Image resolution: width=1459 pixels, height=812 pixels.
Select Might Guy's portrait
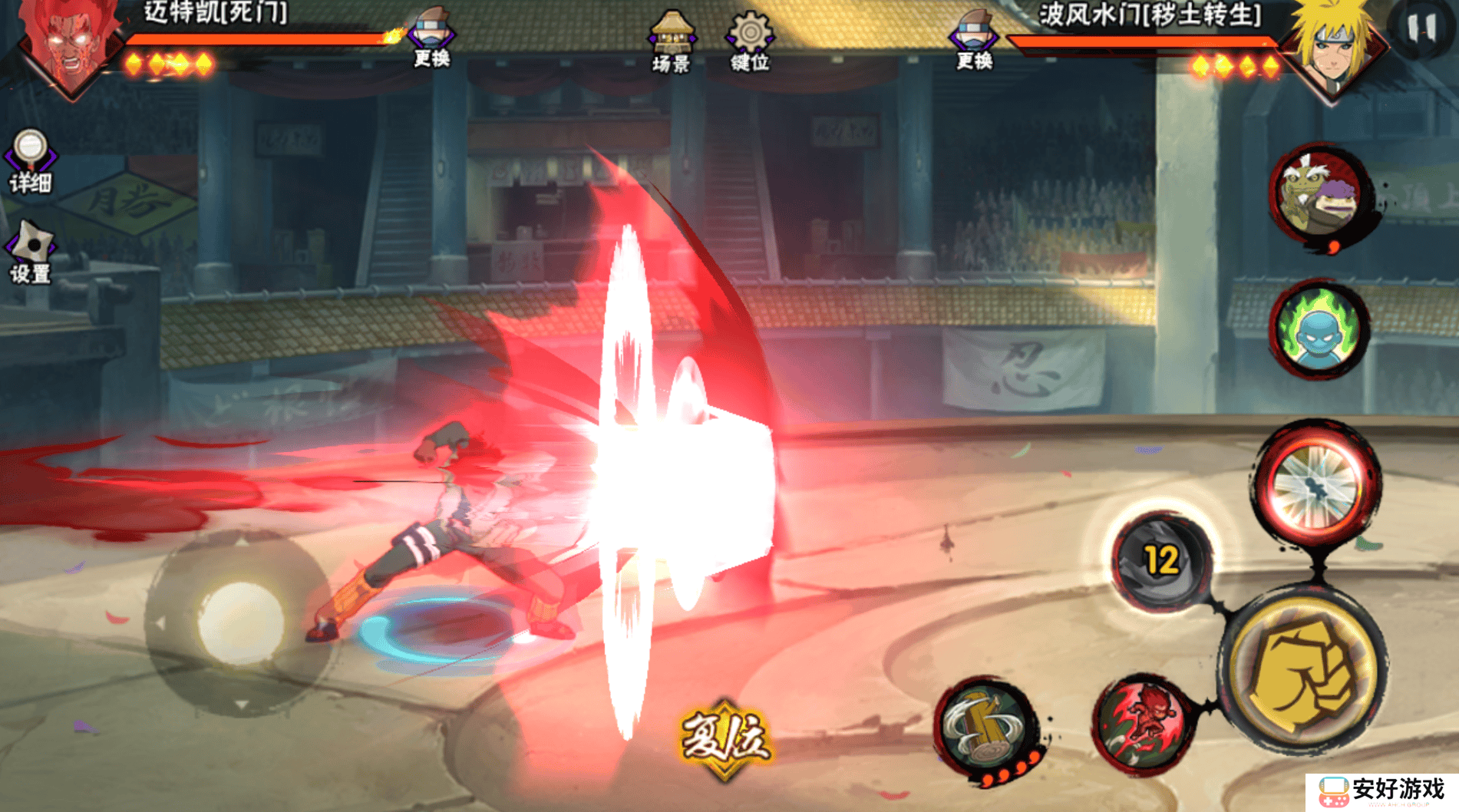tap(71, 46)
